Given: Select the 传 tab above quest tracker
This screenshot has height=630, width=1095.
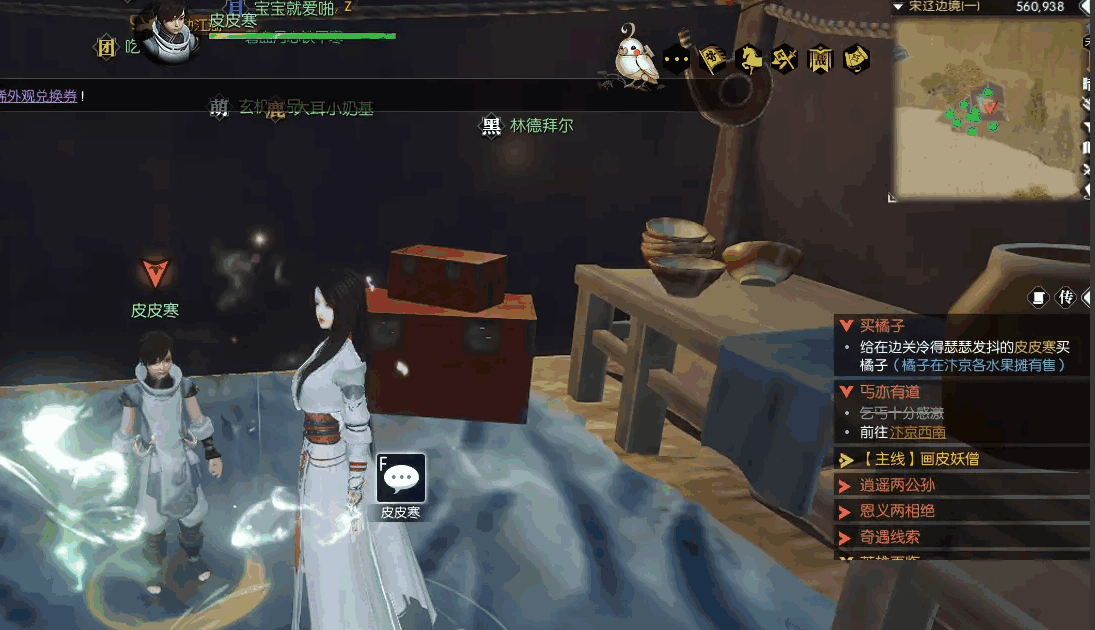Looking at the screenshot, I should point(1066,297).
